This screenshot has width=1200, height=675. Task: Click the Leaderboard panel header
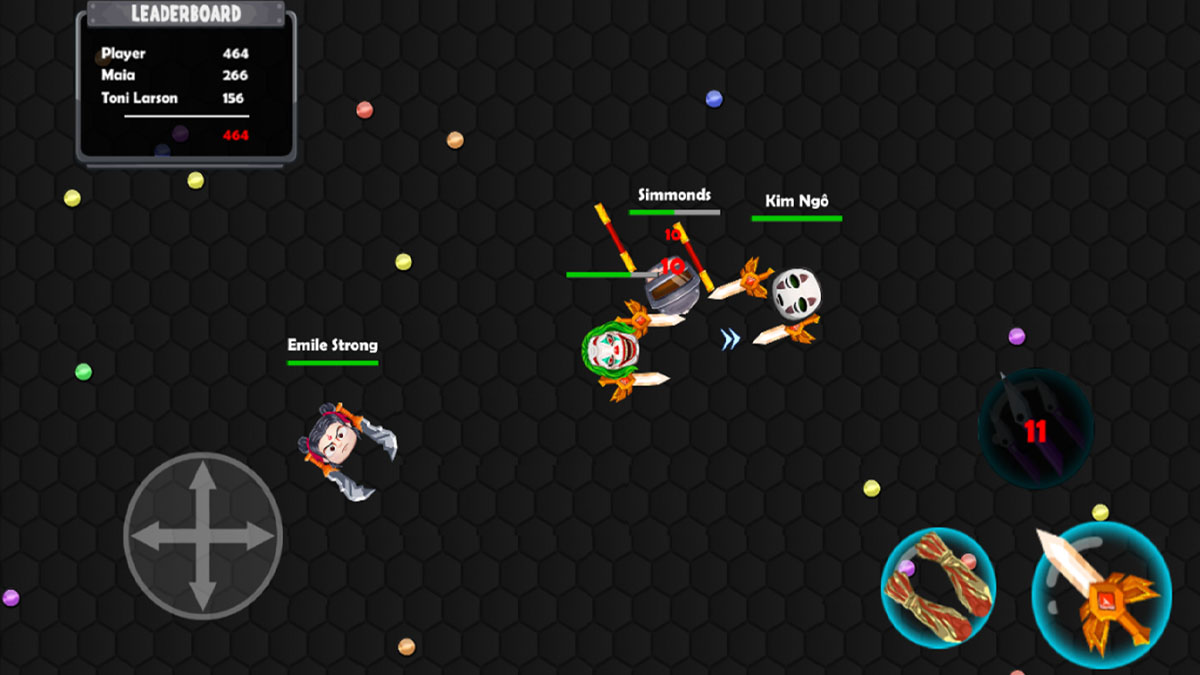tap(186, 14)
